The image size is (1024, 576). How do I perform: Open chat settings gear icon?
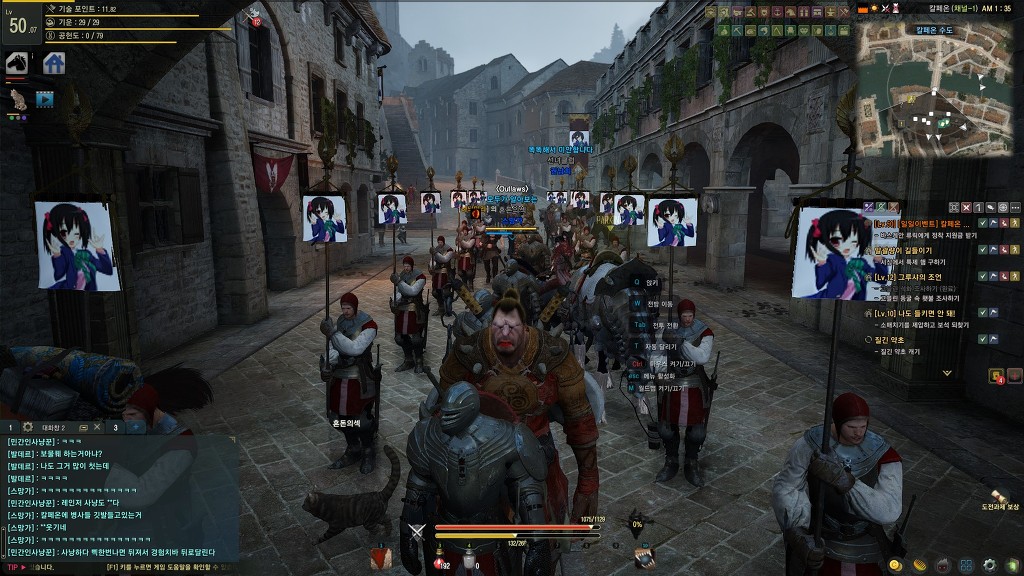(x=28, y=427)
